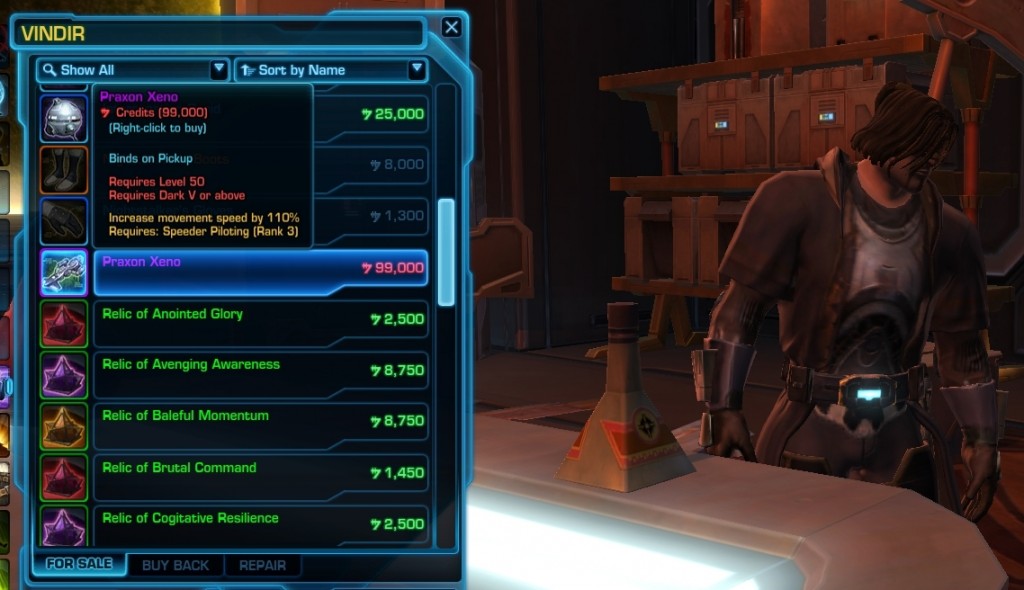Open the Sort by Name dropdown

point(330,70)
